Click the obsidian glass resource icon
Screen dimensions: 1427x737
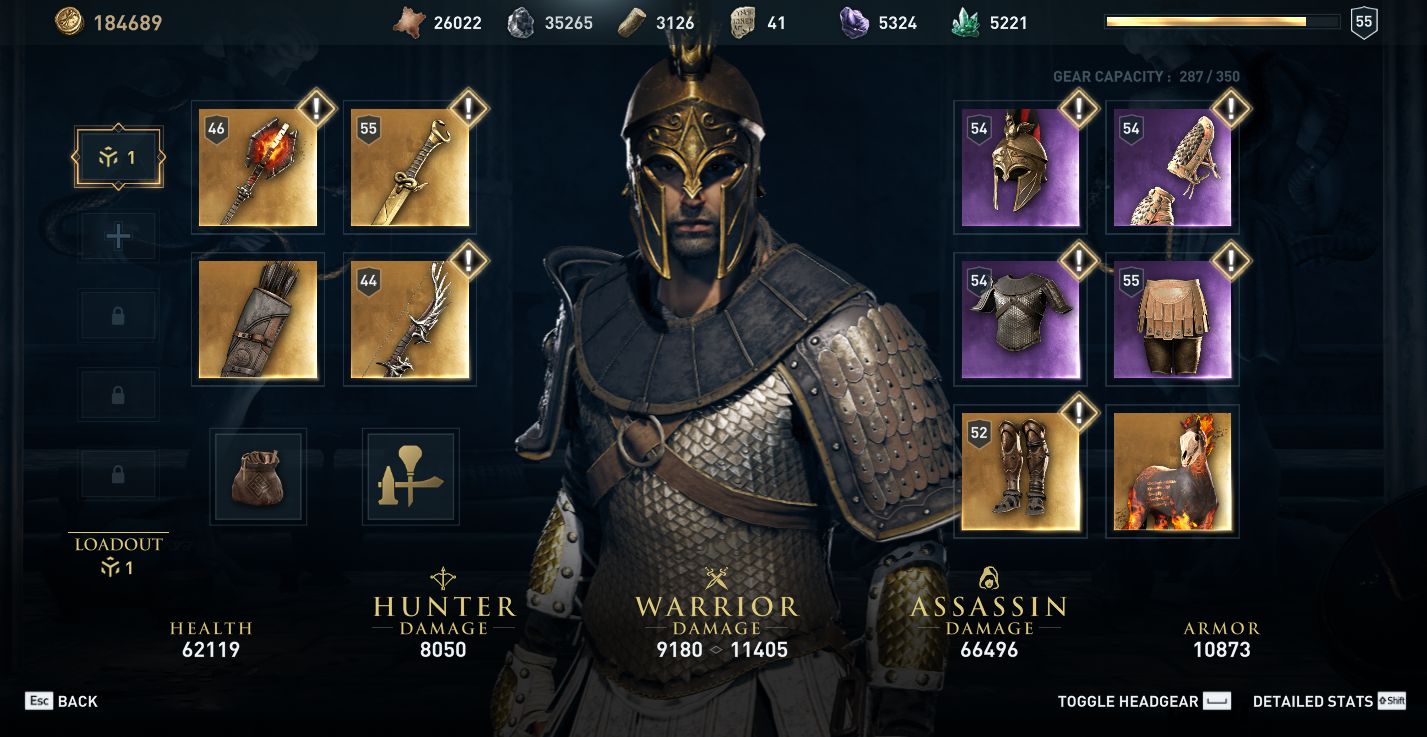point(852,21)
